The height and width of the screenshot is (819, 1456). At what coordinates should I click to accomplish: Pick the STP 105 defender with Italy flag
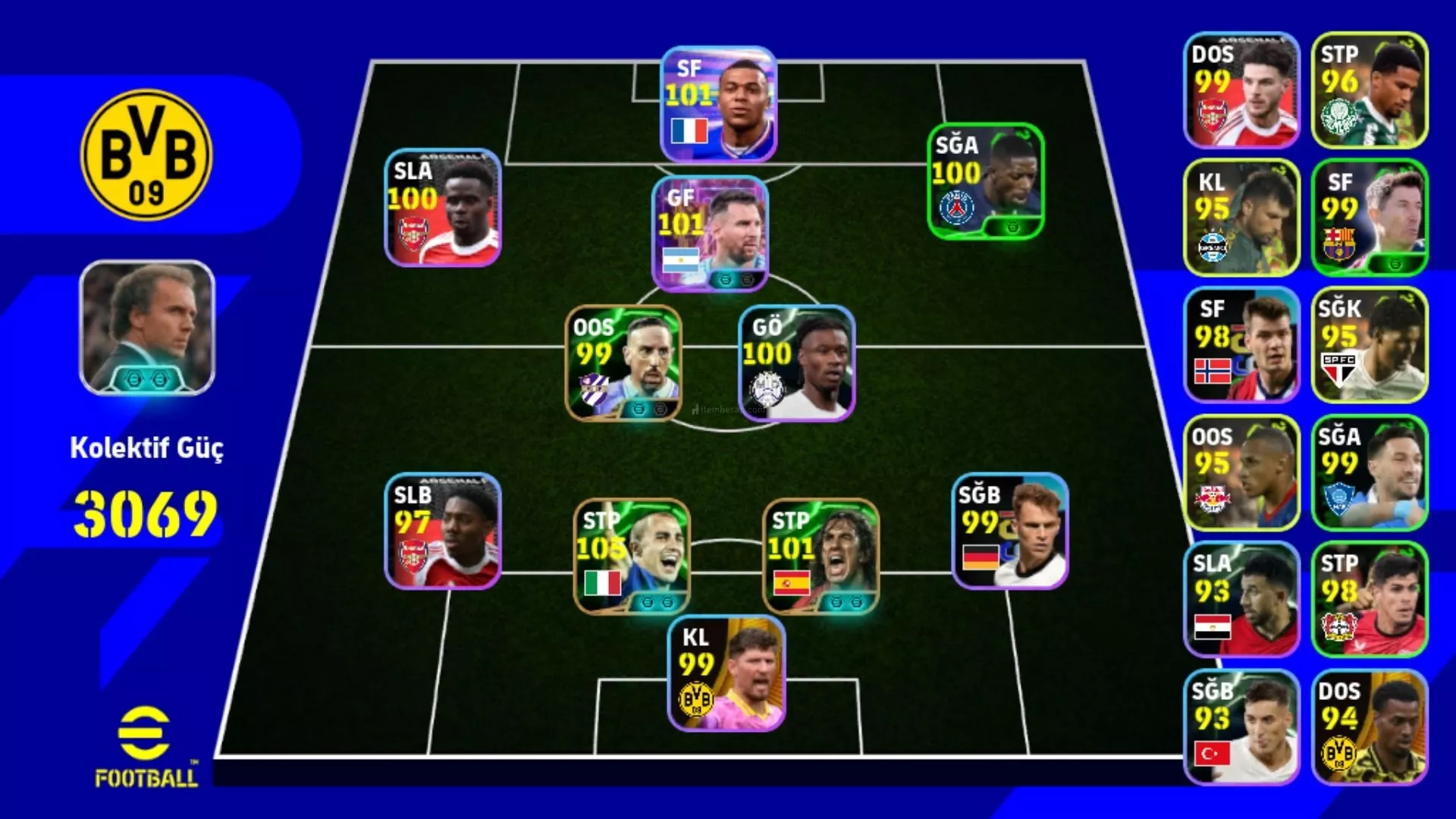tap(632, 556)
